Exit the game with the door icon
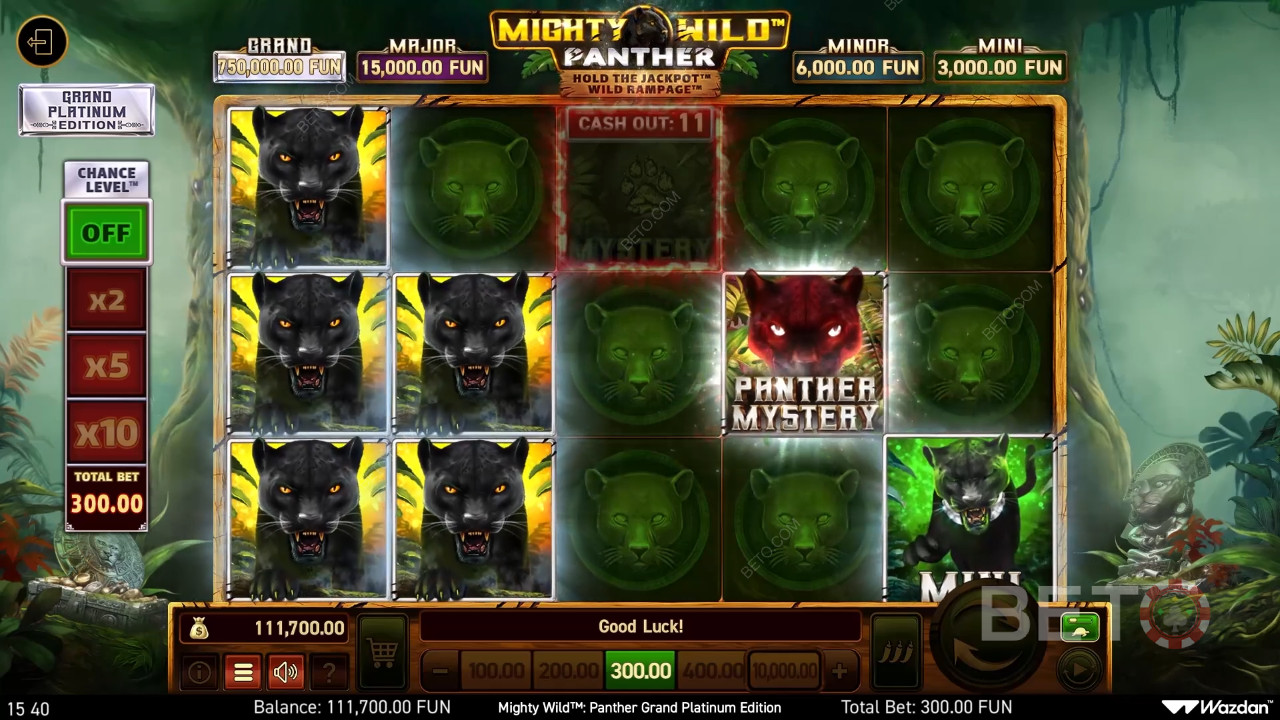The width and height of the screenshot is (1280, 720). tap(41, 42)
